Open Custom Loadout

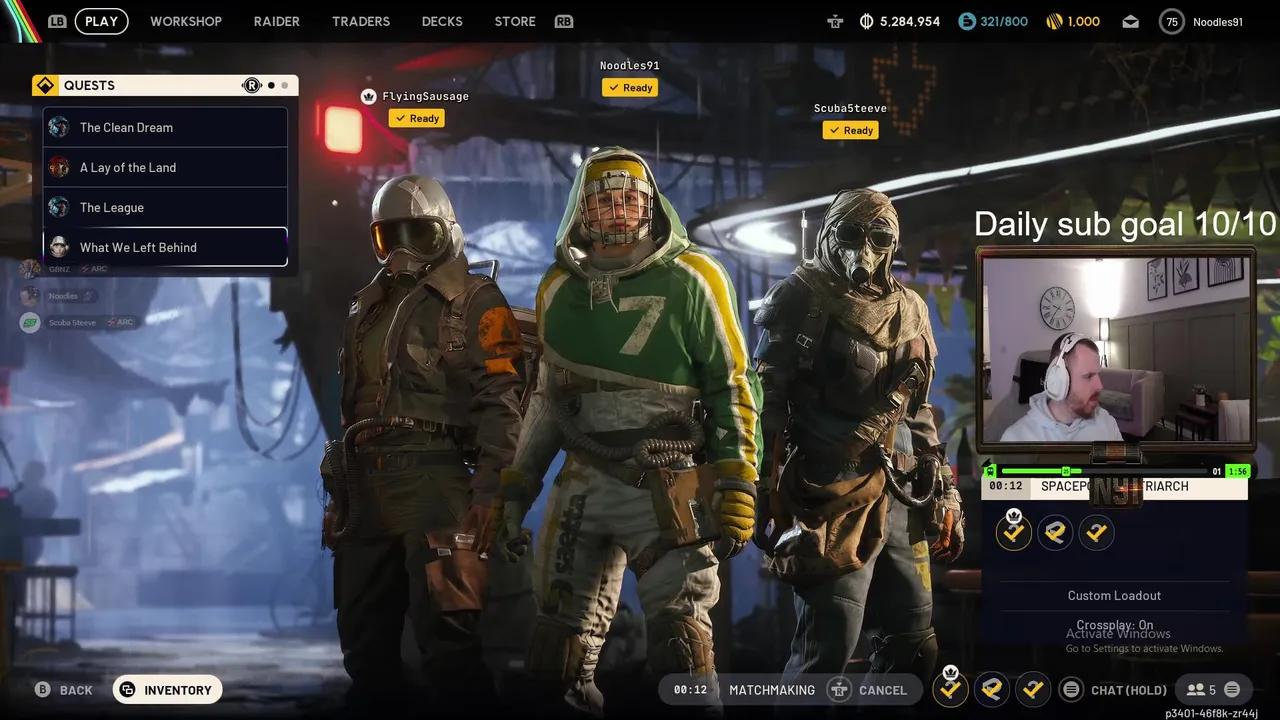(x=1114, y=595)
